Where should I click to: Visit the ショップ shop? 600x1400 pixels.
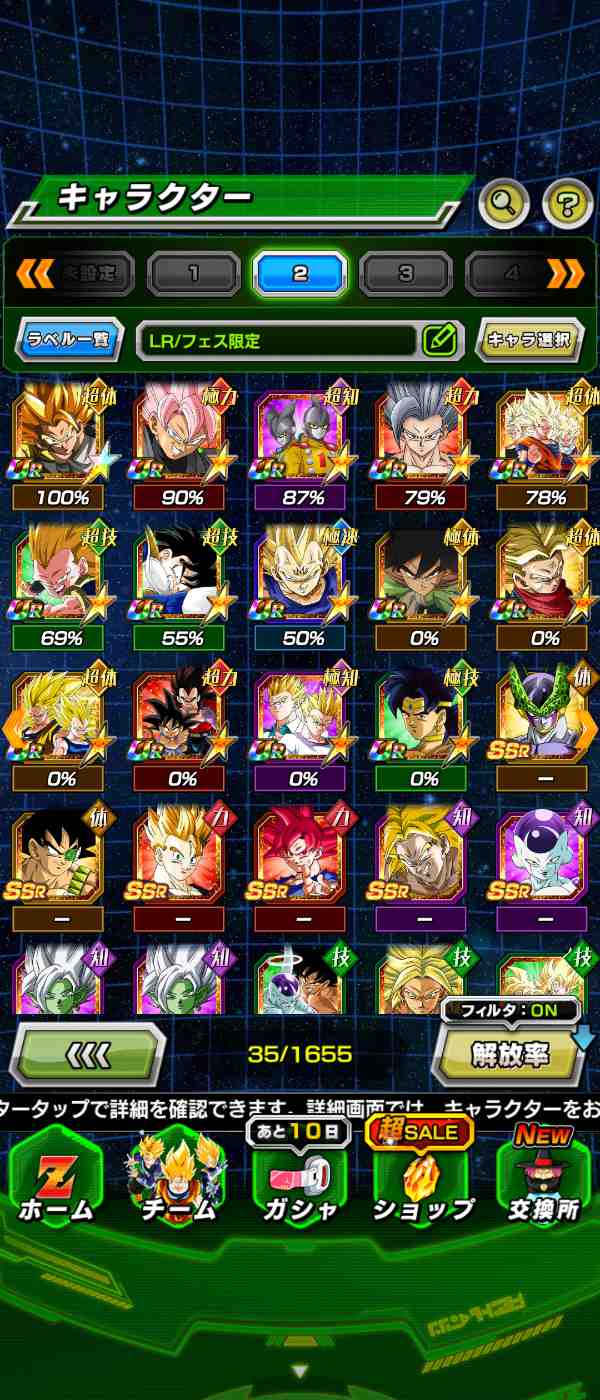click(x=422, y=1180)
